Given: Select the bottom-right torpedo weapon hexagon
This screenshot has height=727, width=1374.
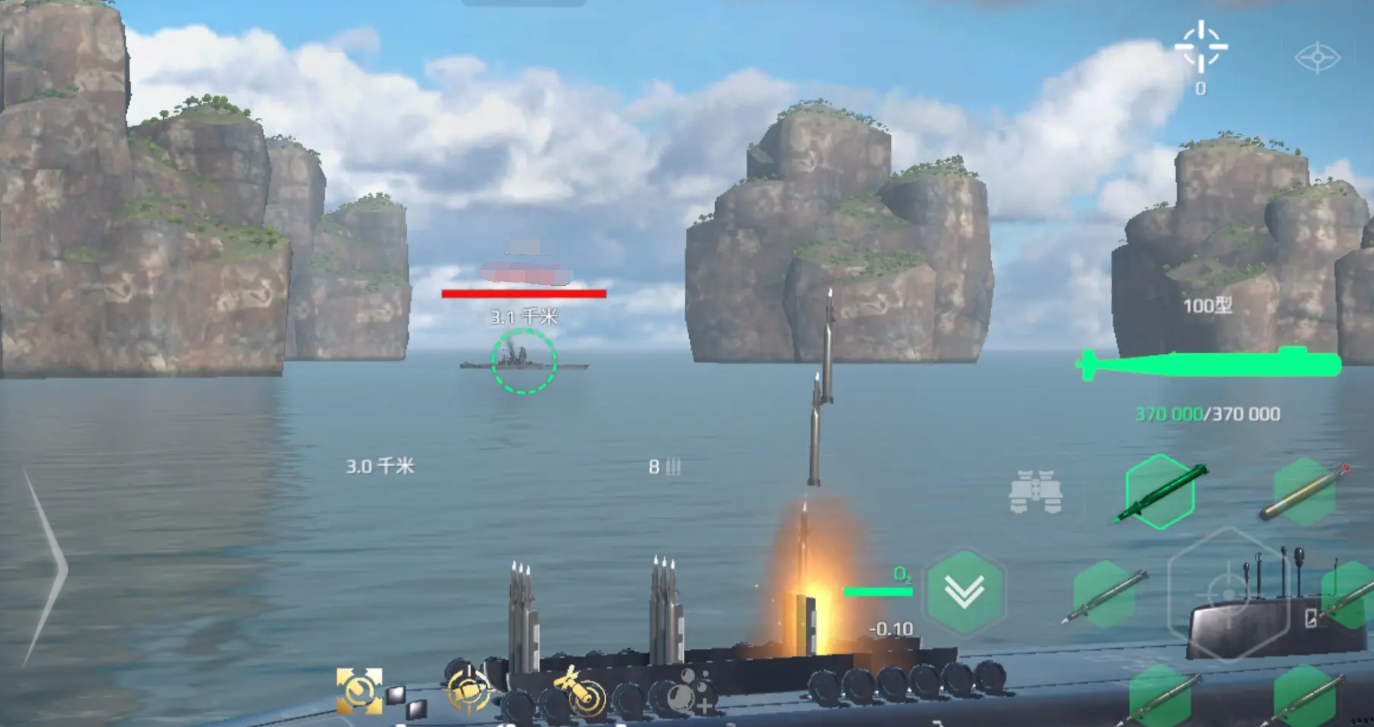Looking at the screenshot, I should click(x=1305, y=697).
